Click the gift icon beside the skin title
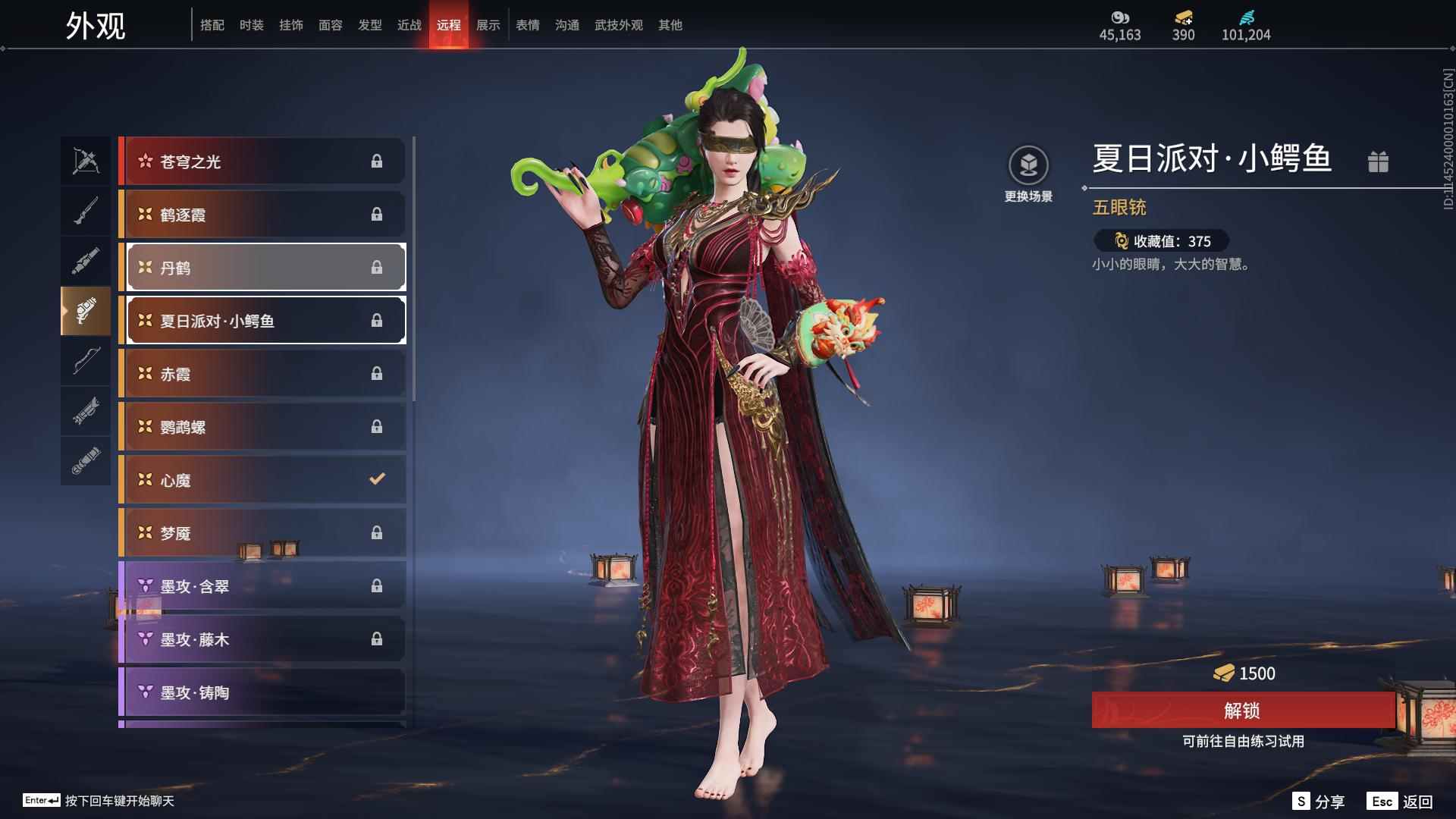The image size is (1456, 819). coord(1379,161)
